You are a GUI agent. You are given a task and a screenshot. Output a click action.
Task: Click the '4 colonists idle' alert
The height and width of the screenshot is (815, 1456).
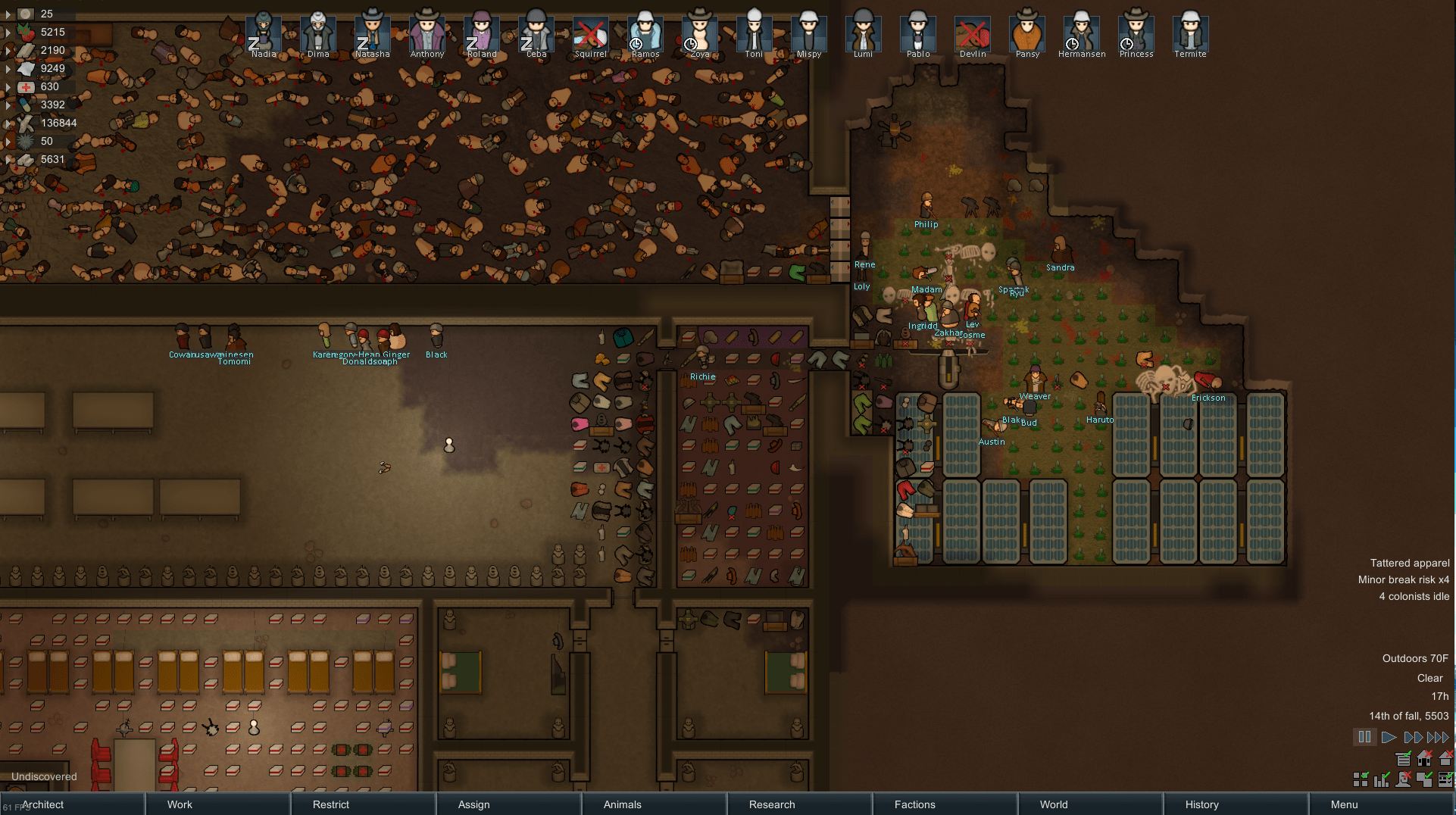1411,596
